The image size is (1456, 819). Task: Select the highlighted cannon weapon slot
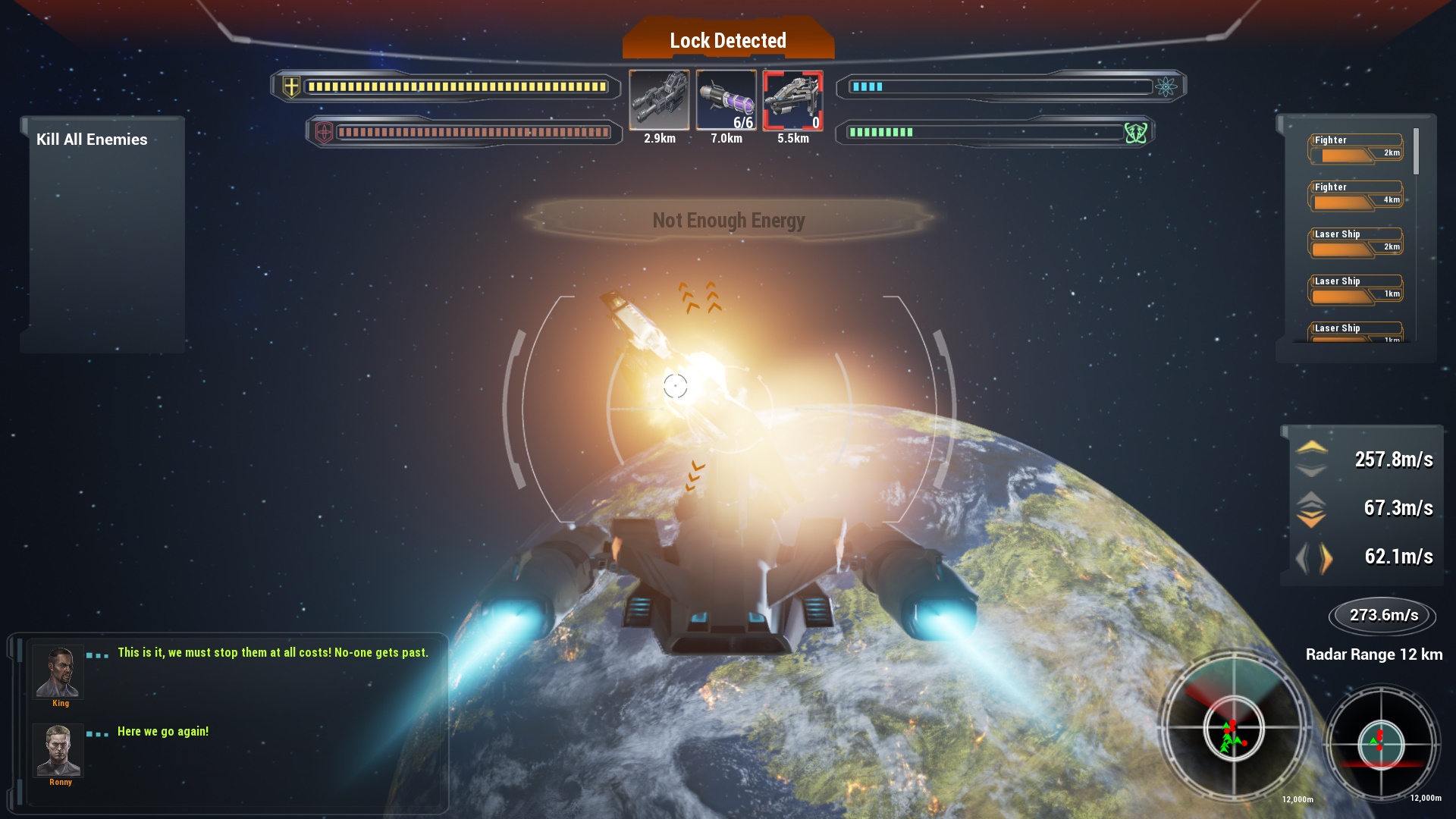tap(792, 99)
